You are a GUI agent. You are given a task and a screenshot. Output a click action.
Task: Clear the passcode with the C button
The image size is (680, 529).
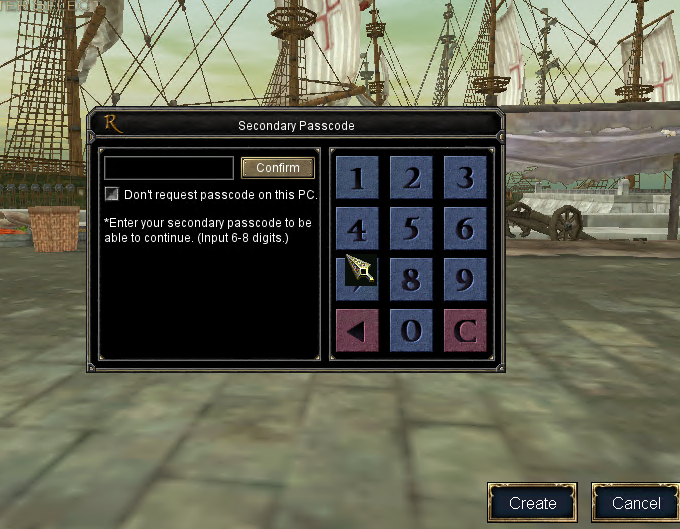tap(465, 330)
